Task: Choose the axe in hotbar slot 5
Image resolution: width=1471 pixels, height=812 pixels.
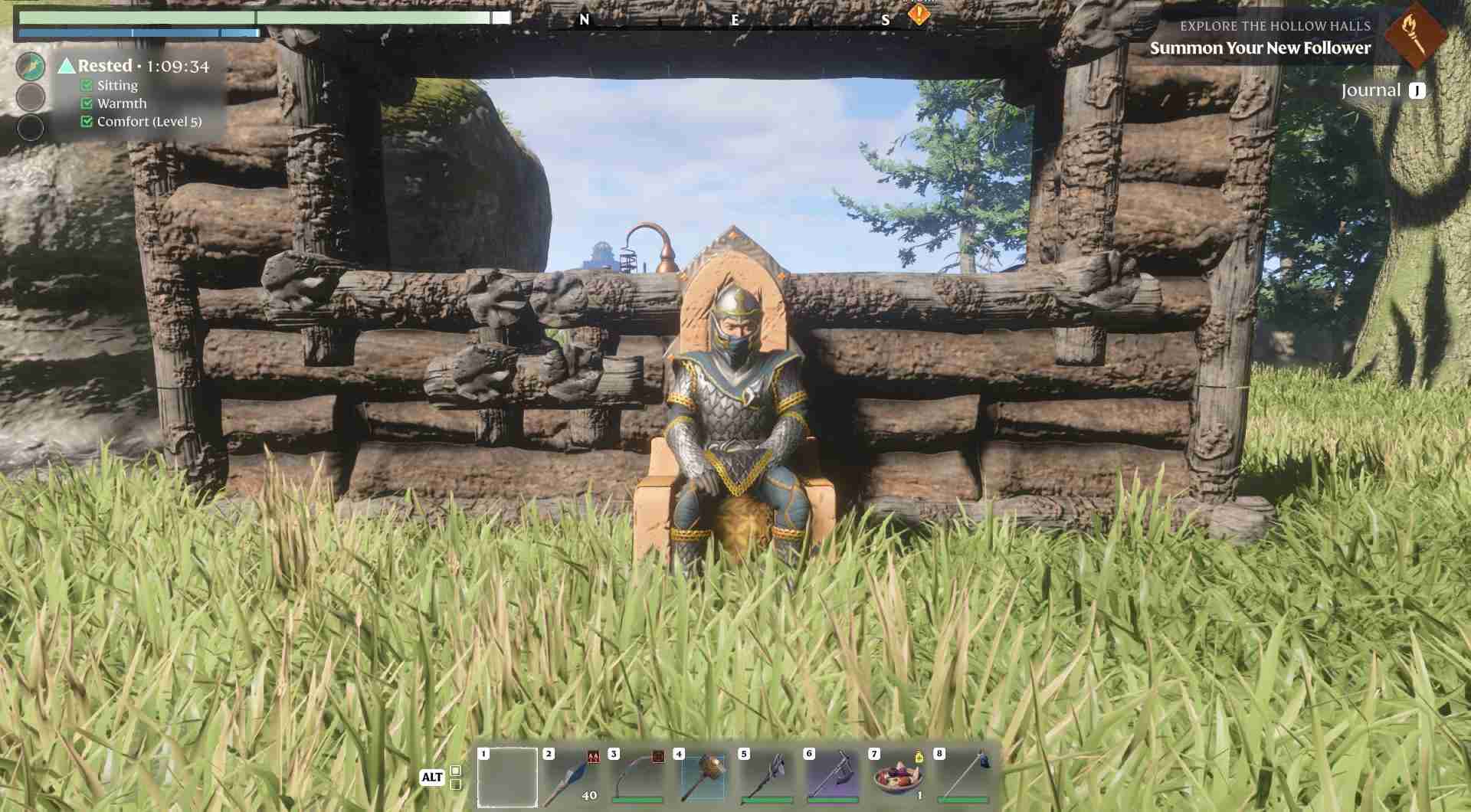Action: 766,779
